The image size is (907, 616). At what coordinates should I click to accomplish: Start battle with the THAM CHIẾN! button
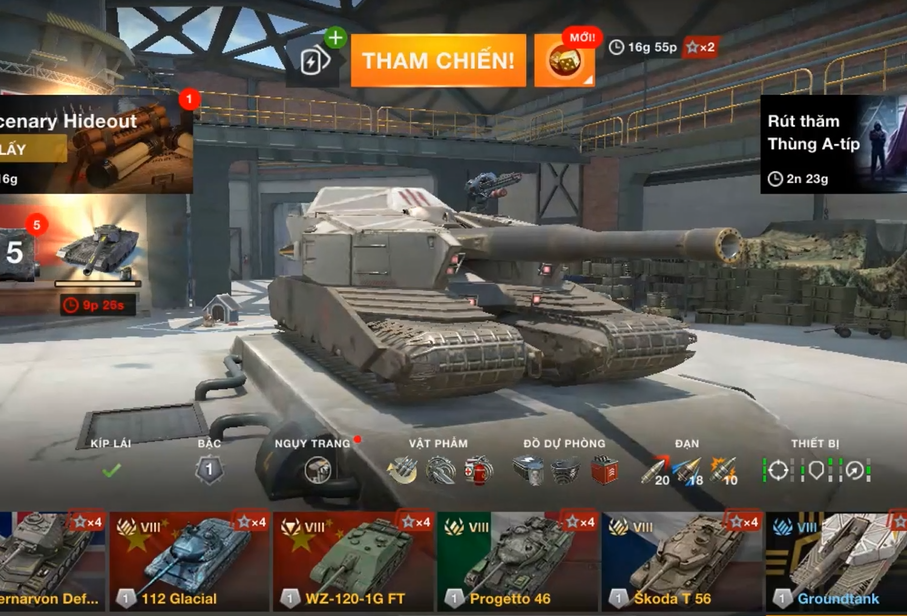point(438,61)
